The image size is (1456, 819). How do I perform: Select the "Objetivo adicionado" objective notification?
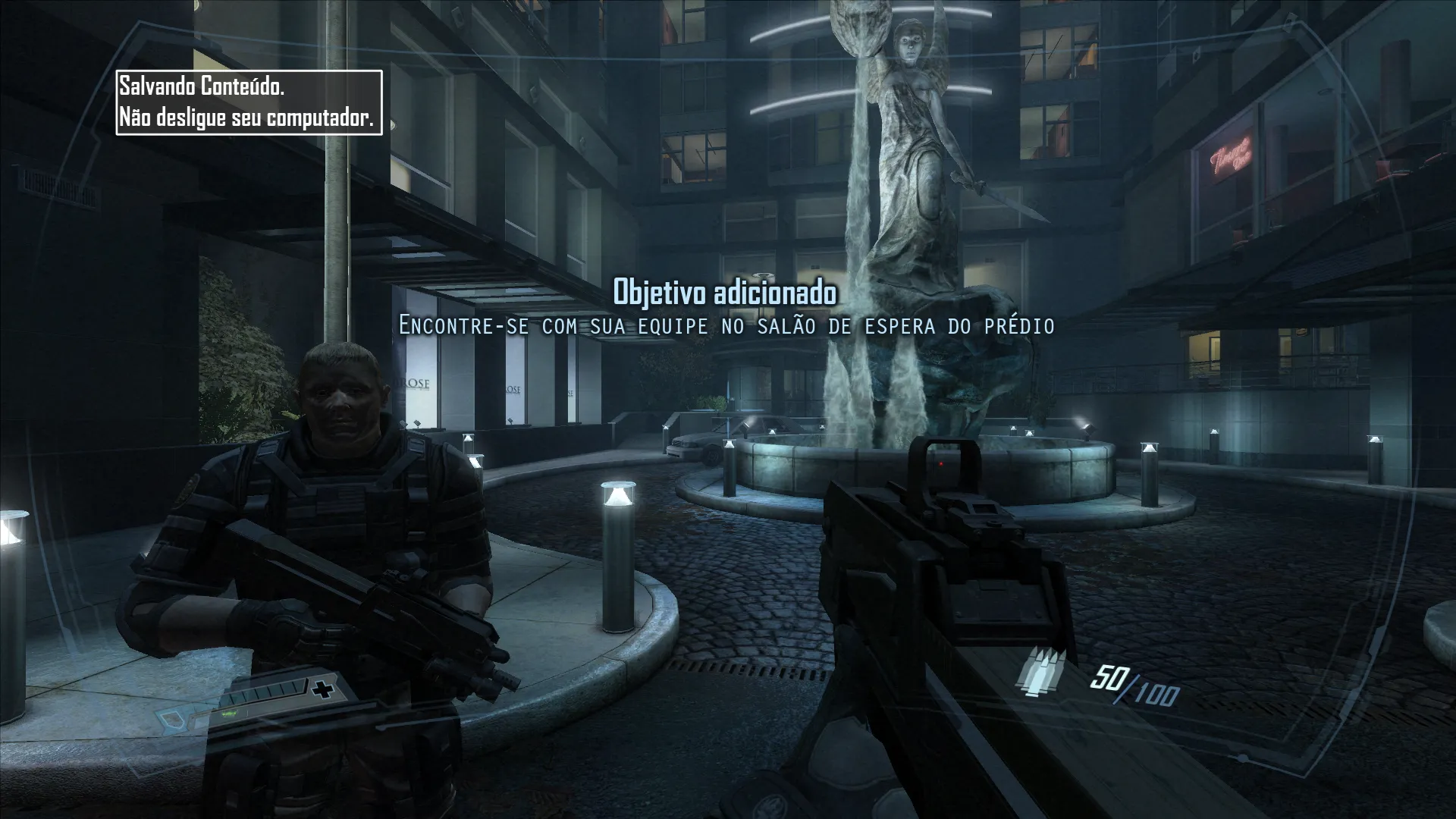[724, 293]
